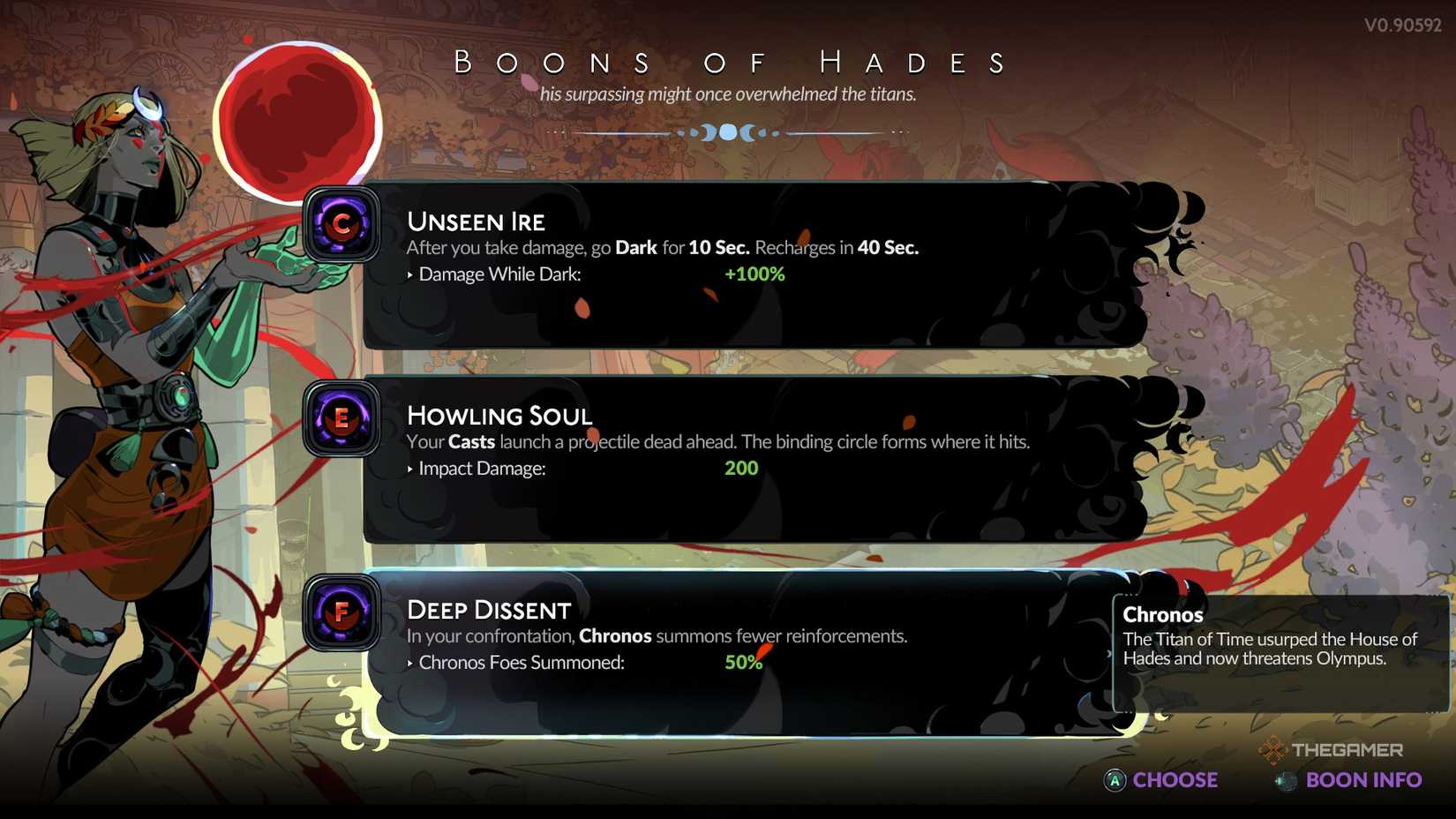Click the green A controller-button icon

pyautogui.click(x=1115, y=780)
